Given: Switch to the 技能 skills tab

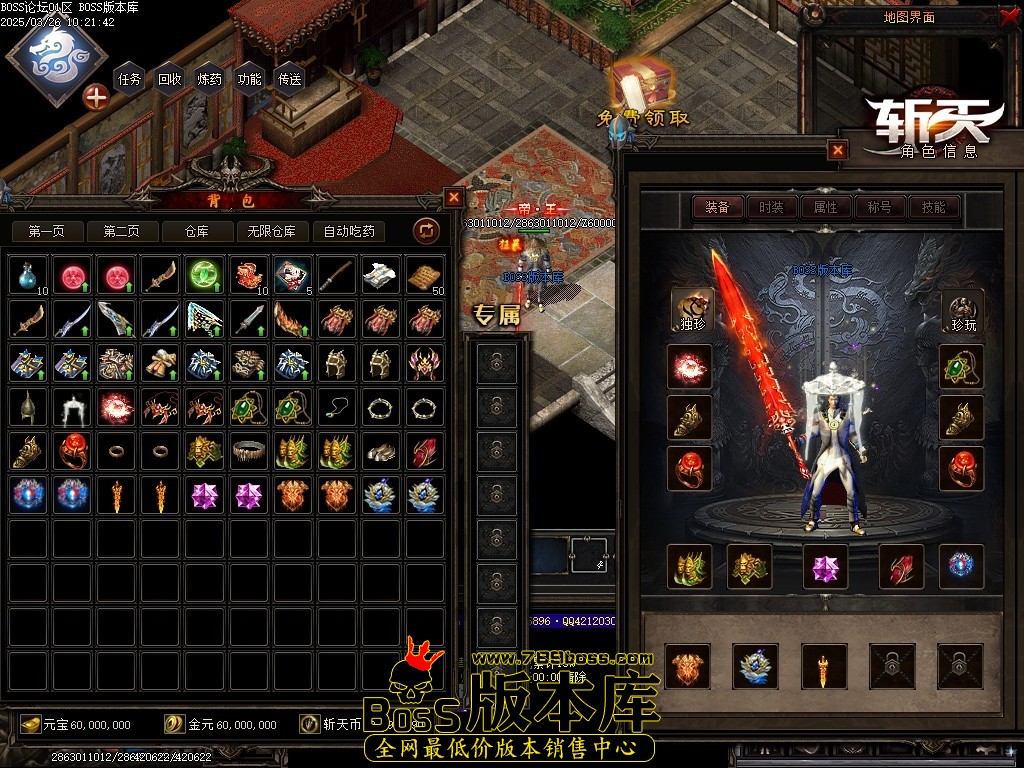Looking at the screenshot, I should 933,207.
